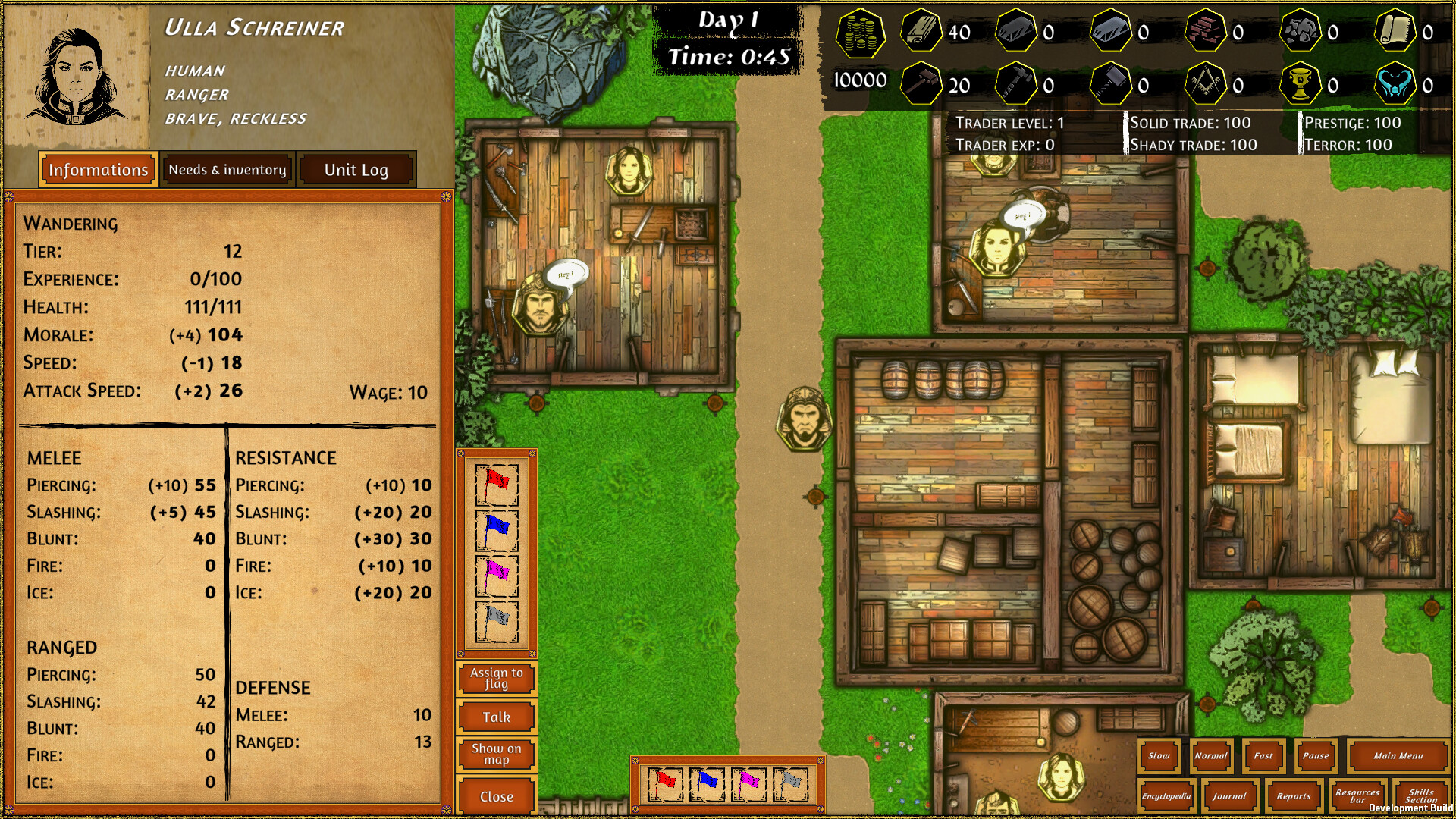Open the Needs & inventory tab
Viewport: 1456px width, 819px height.
226,169
